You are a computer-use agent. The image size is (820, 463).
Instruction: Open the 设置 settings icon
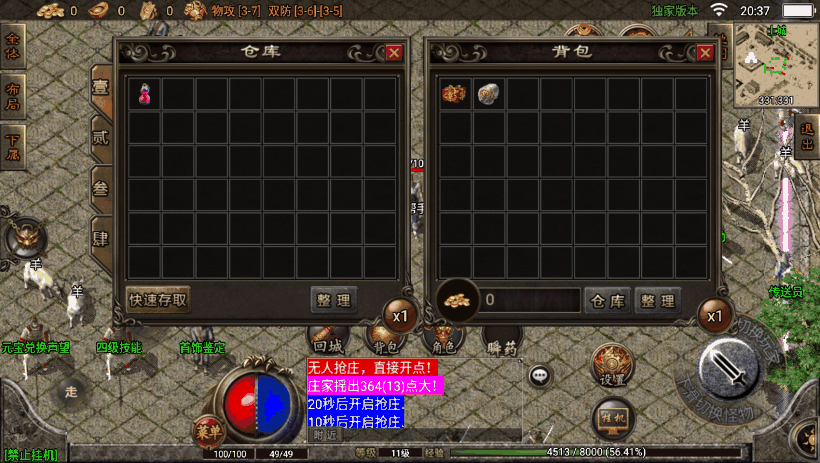tap(612, 365)
